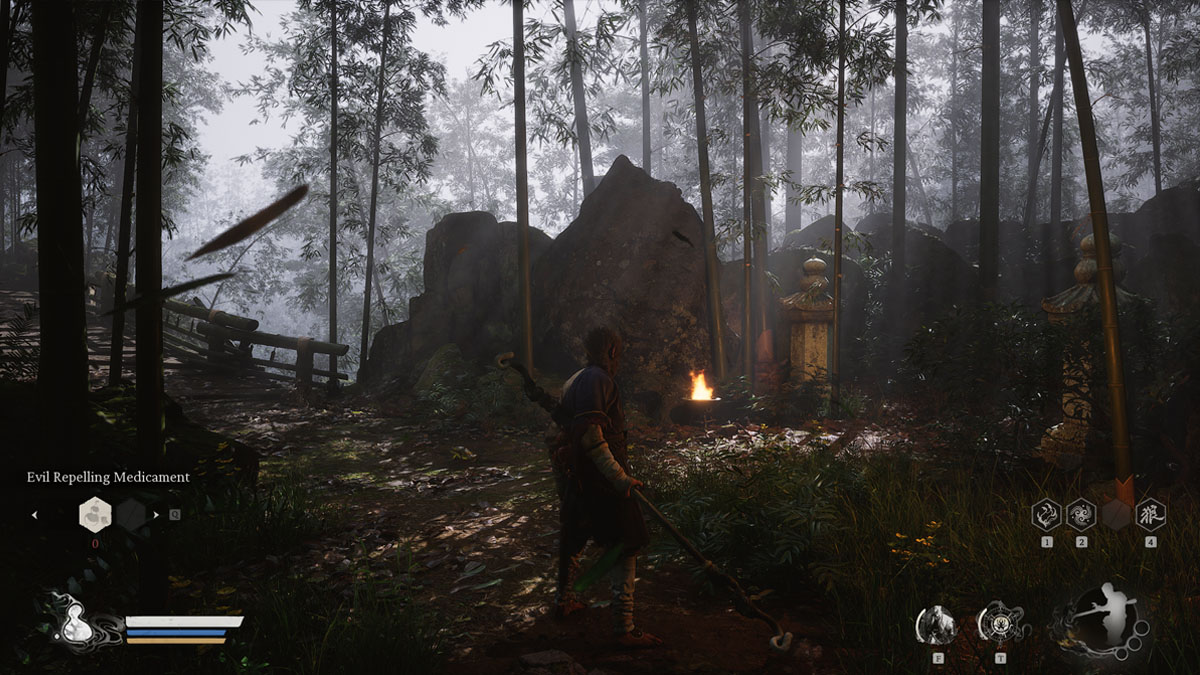Cycle to the next quick item with right arrow
The image size is (1200, 675).
[x=155, y=515]
